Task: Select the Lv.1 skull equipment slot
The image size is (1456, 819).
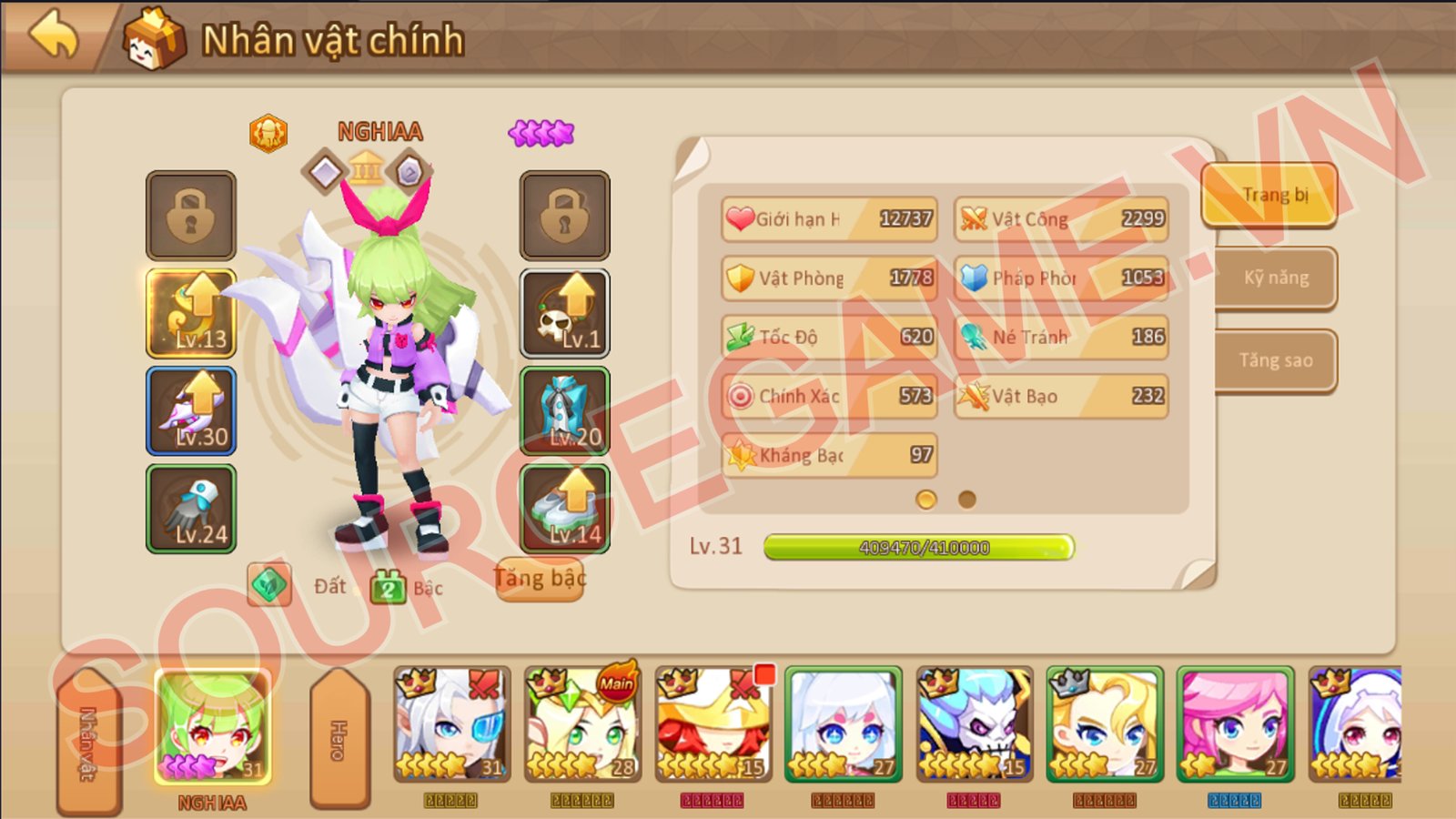Action: [564, 313]
